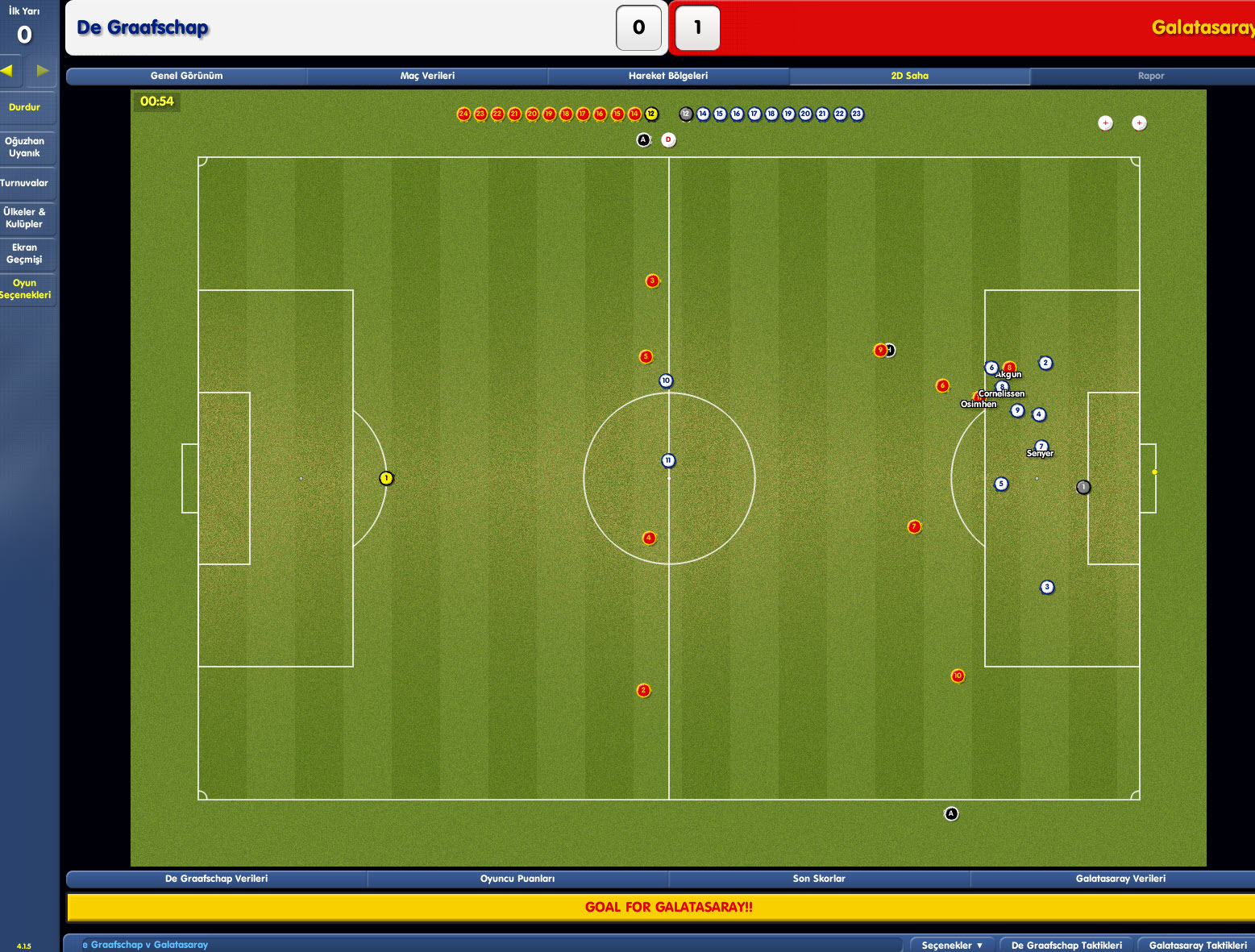Screen dimensions: 1255x952
Task: Show De Graafschap Verileri panel
Action: pos(216,879)
